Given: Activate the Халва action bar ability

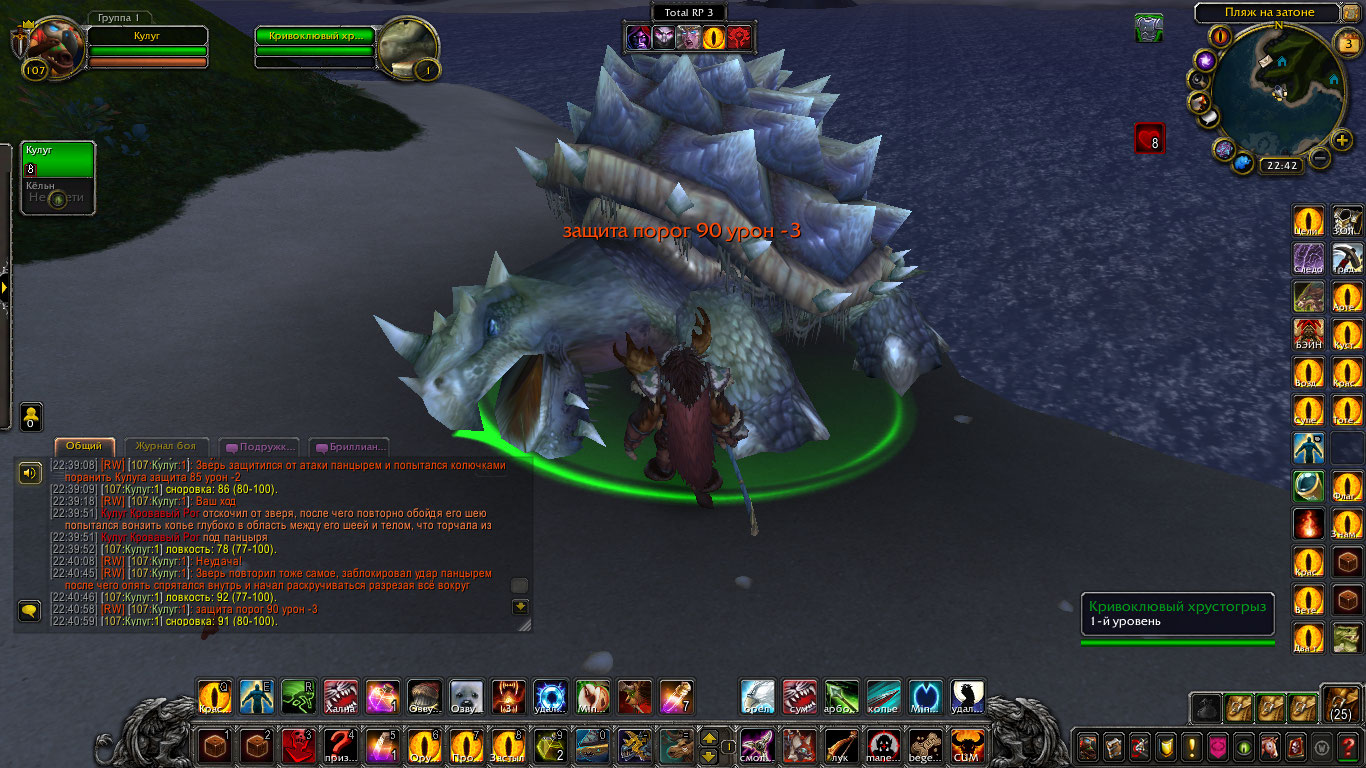Looking at the screenshot, I should tap(340, 697).
